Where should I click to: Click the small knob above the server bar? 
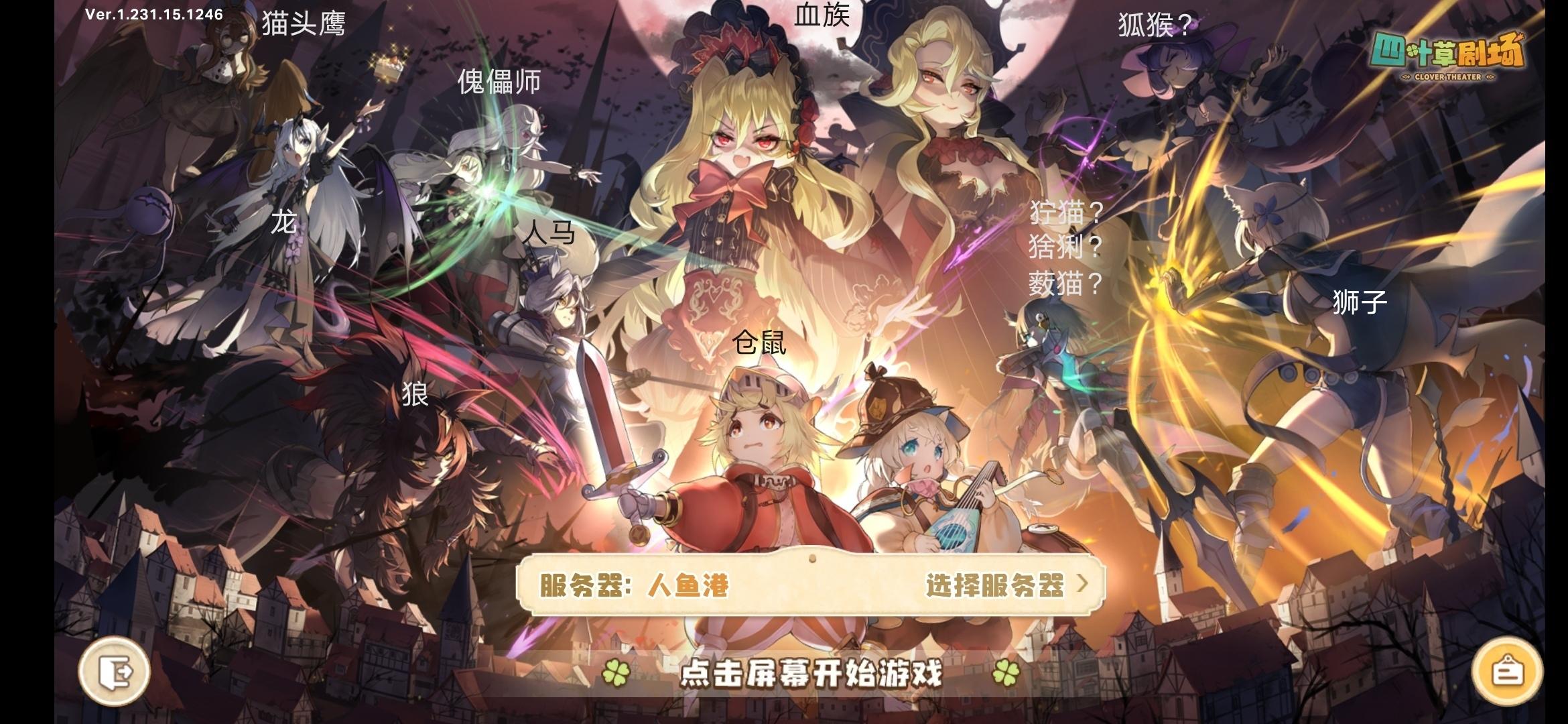pos(812,557)
